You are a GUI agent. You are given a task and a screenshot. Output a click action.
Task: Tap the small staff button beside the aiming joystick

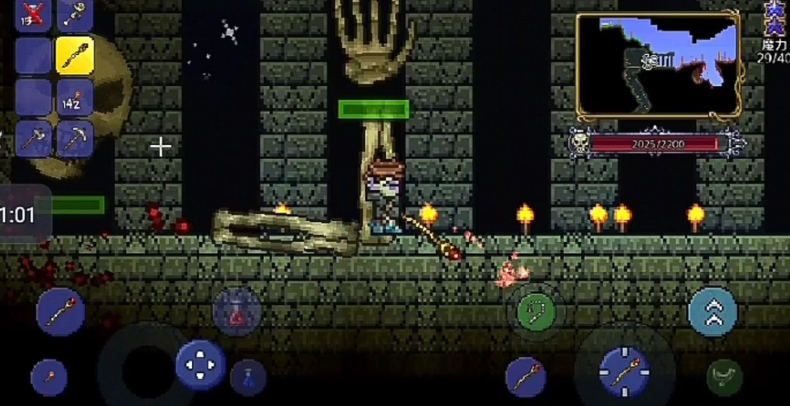point(526,376)
